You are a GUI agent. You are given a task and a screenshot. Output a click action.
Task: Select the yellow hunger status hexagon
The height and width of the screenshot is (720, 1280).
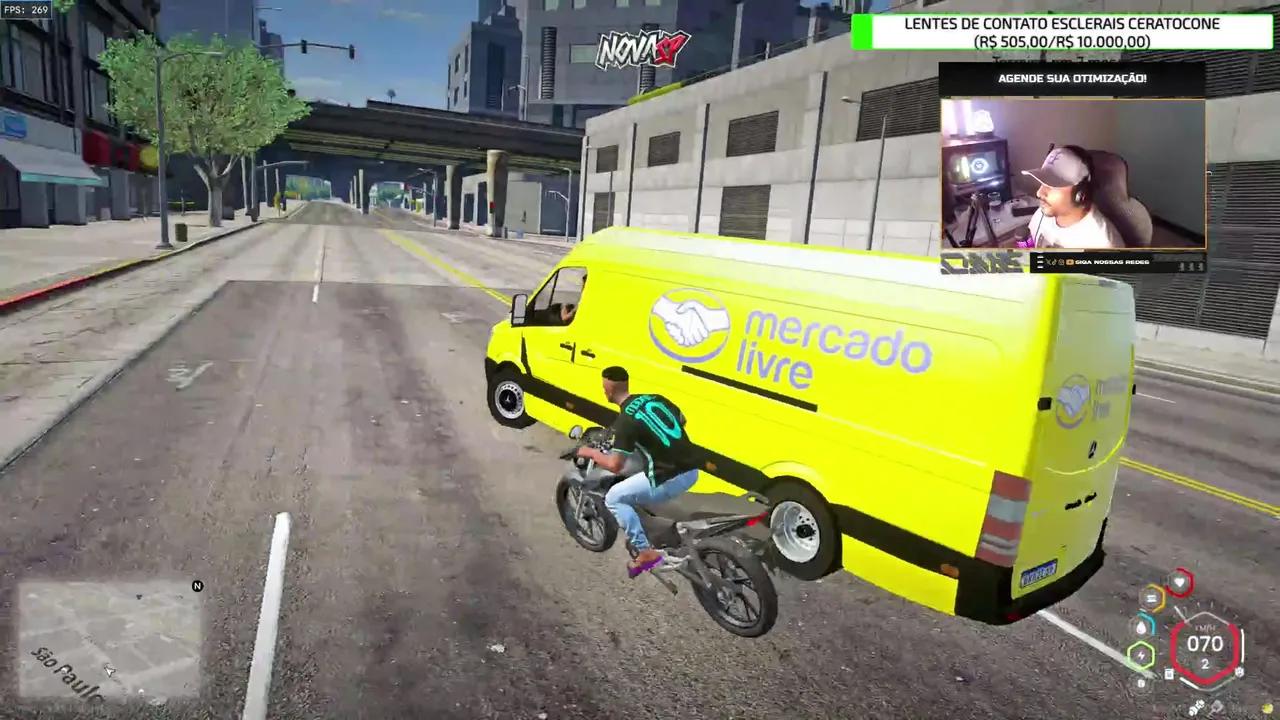[1151, 598]
